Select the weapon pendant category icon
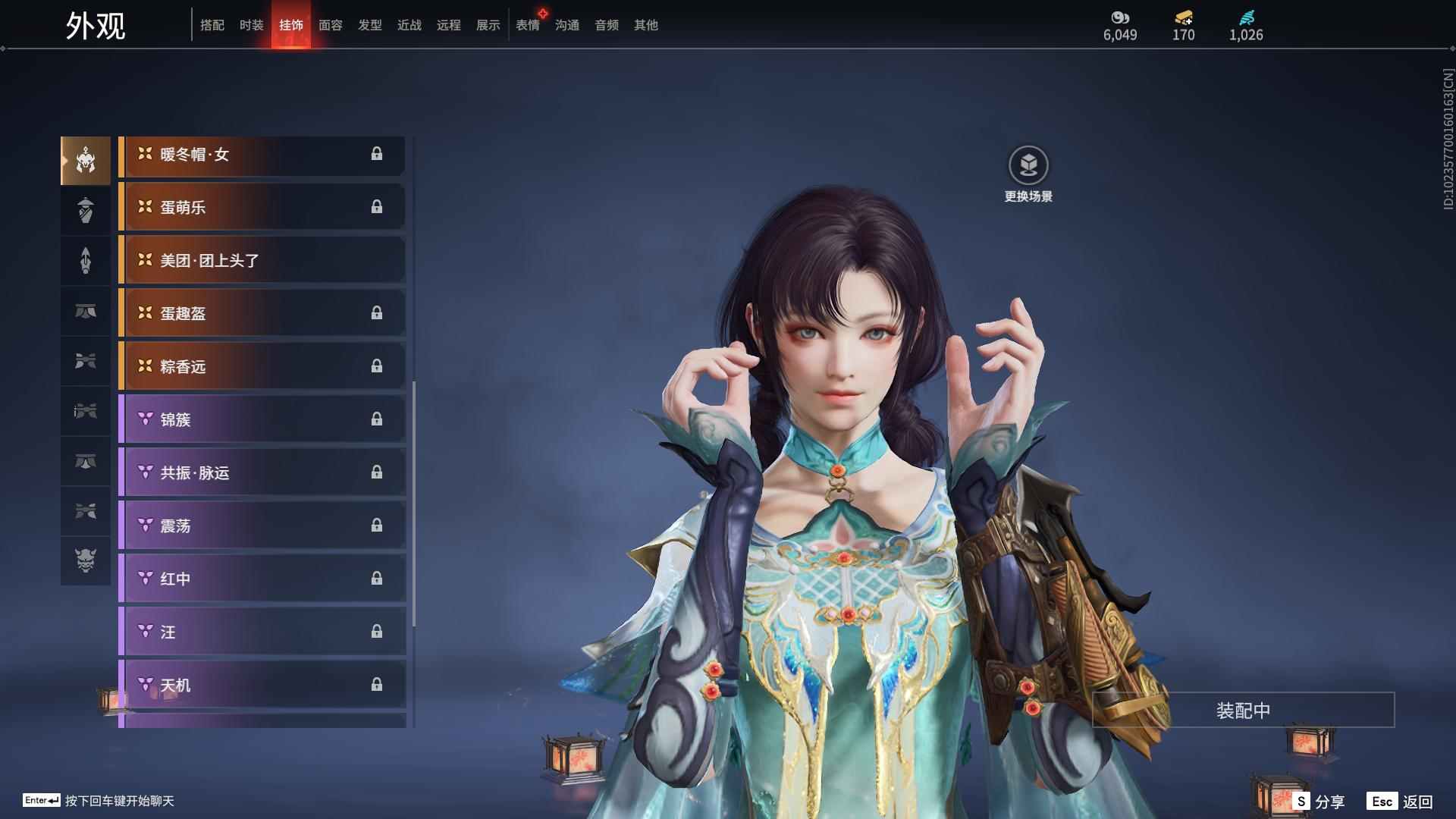The height and width of the screenshot is (819, 1456). [x=86, y=260]
